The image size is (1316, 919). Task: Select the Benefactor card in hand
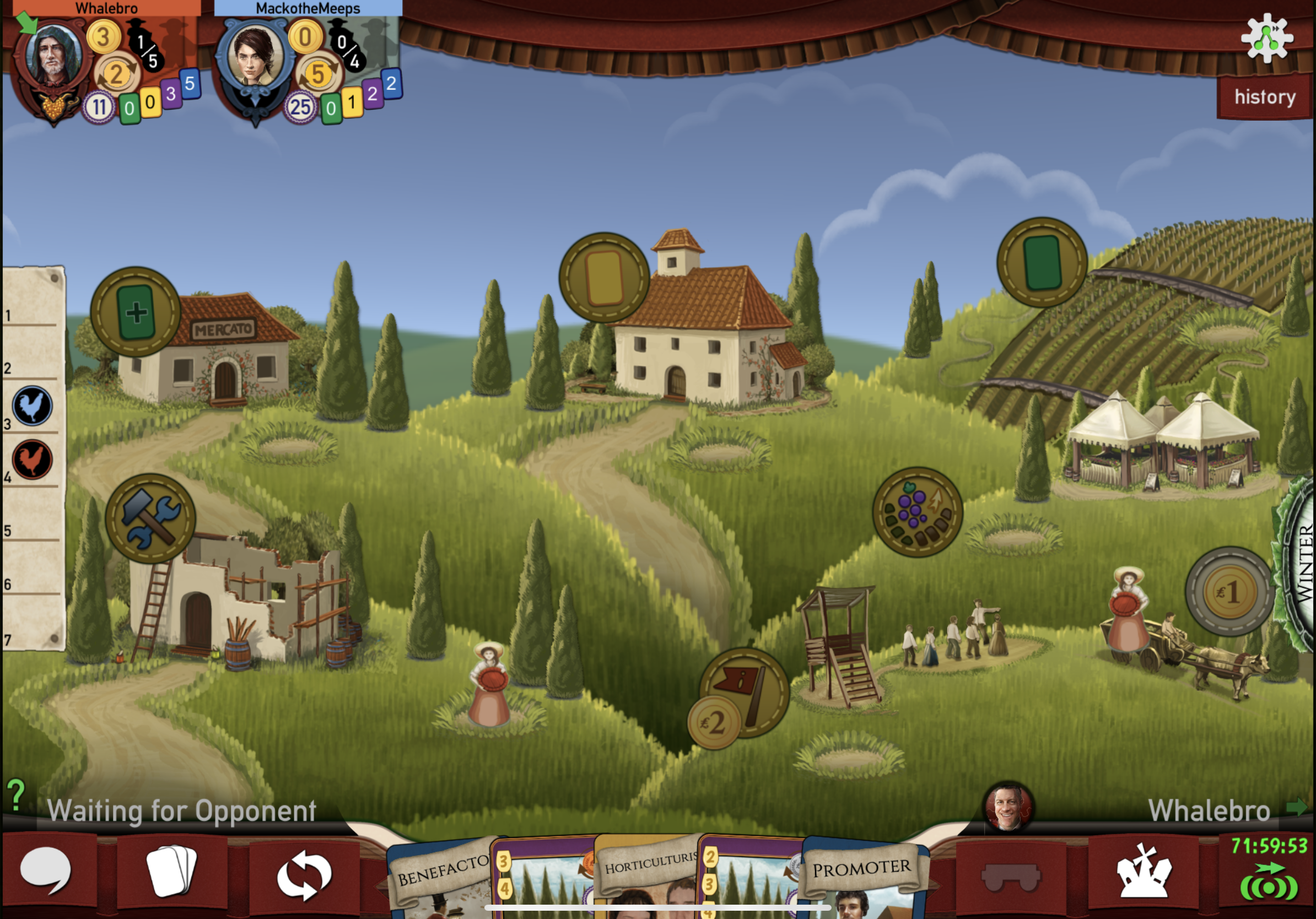coord(441,877)
